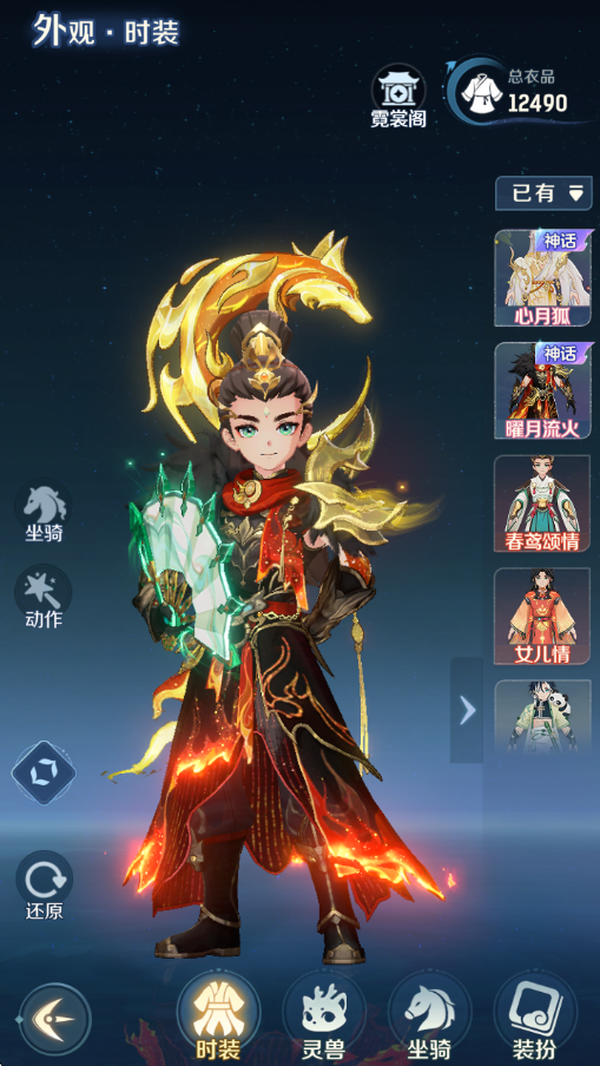The height and width of the screenshot is (1066, 600).
Task: Open the 霓裳阁 shop
Action: click(398, 96)
